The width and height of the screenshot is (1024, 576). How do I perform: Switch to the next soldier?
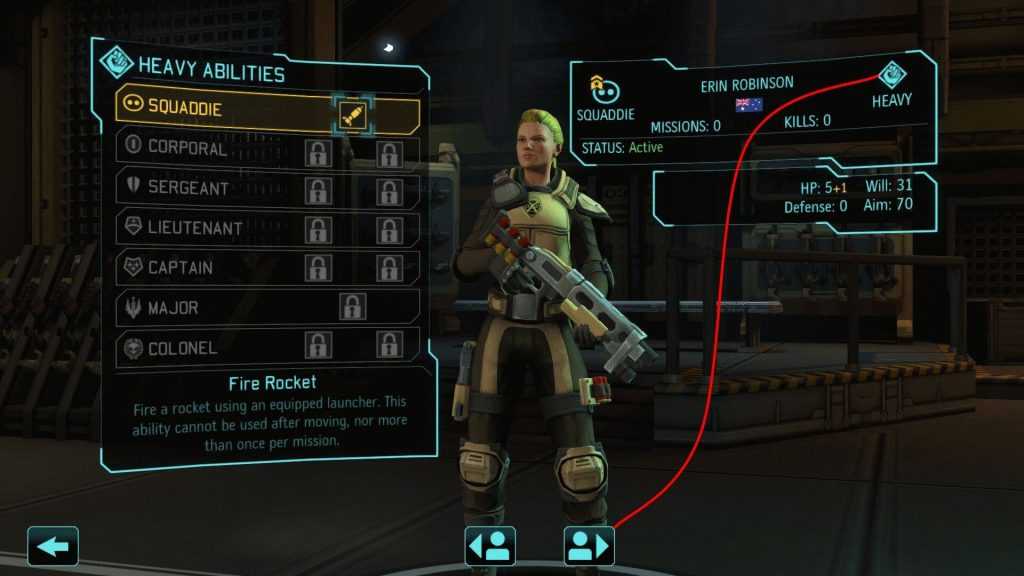click(589, 546)
